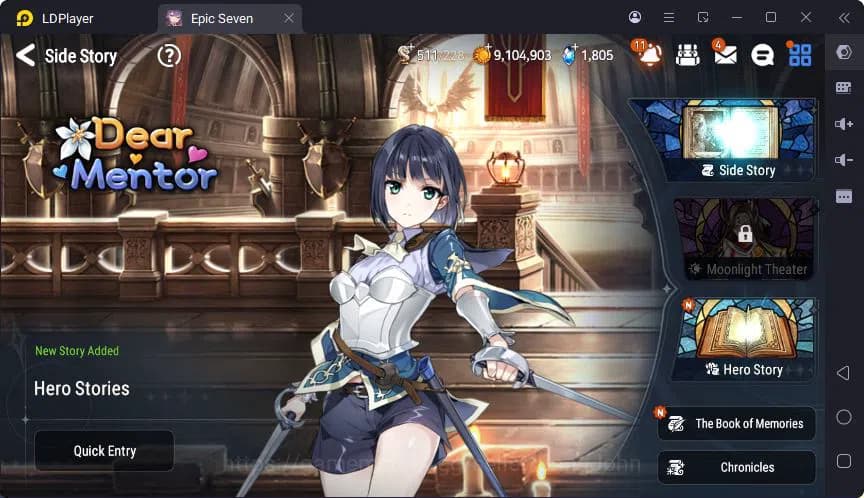Open the question mark help icon
This screenshot has width=864, height=498.
click(169, 56)
